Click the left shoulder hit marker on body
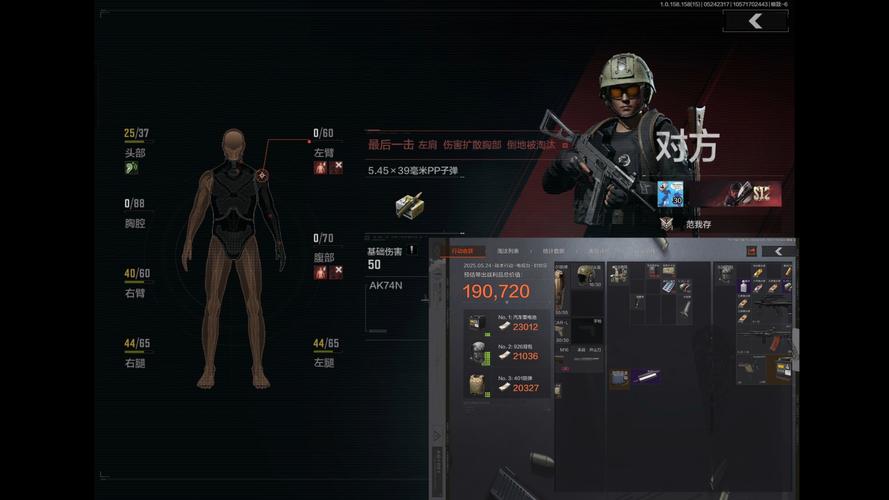 (x=262, y=176)
